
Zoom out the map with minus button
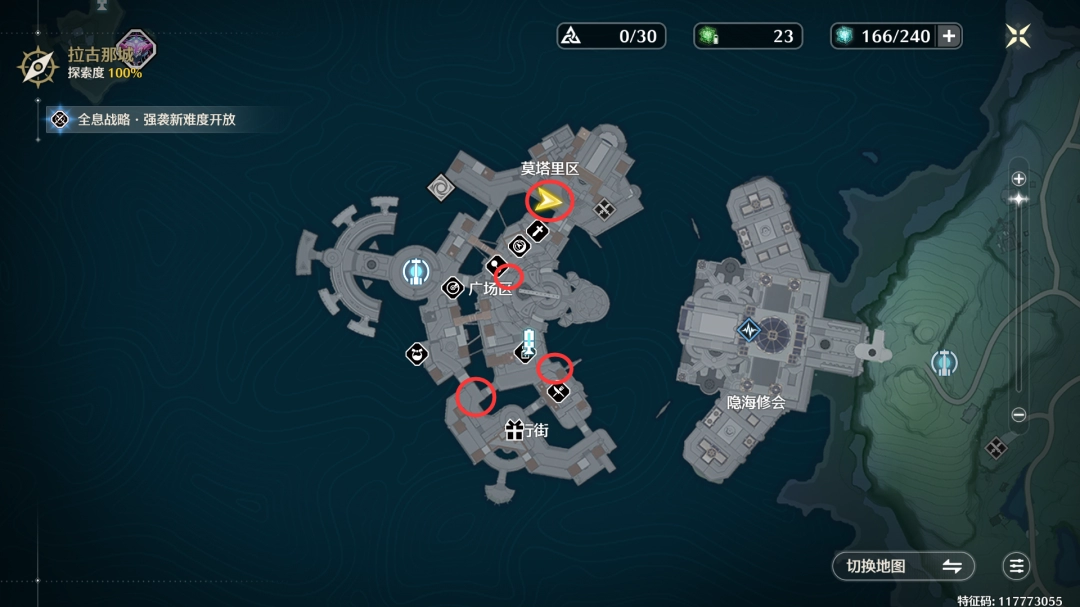click(1018, 415)
